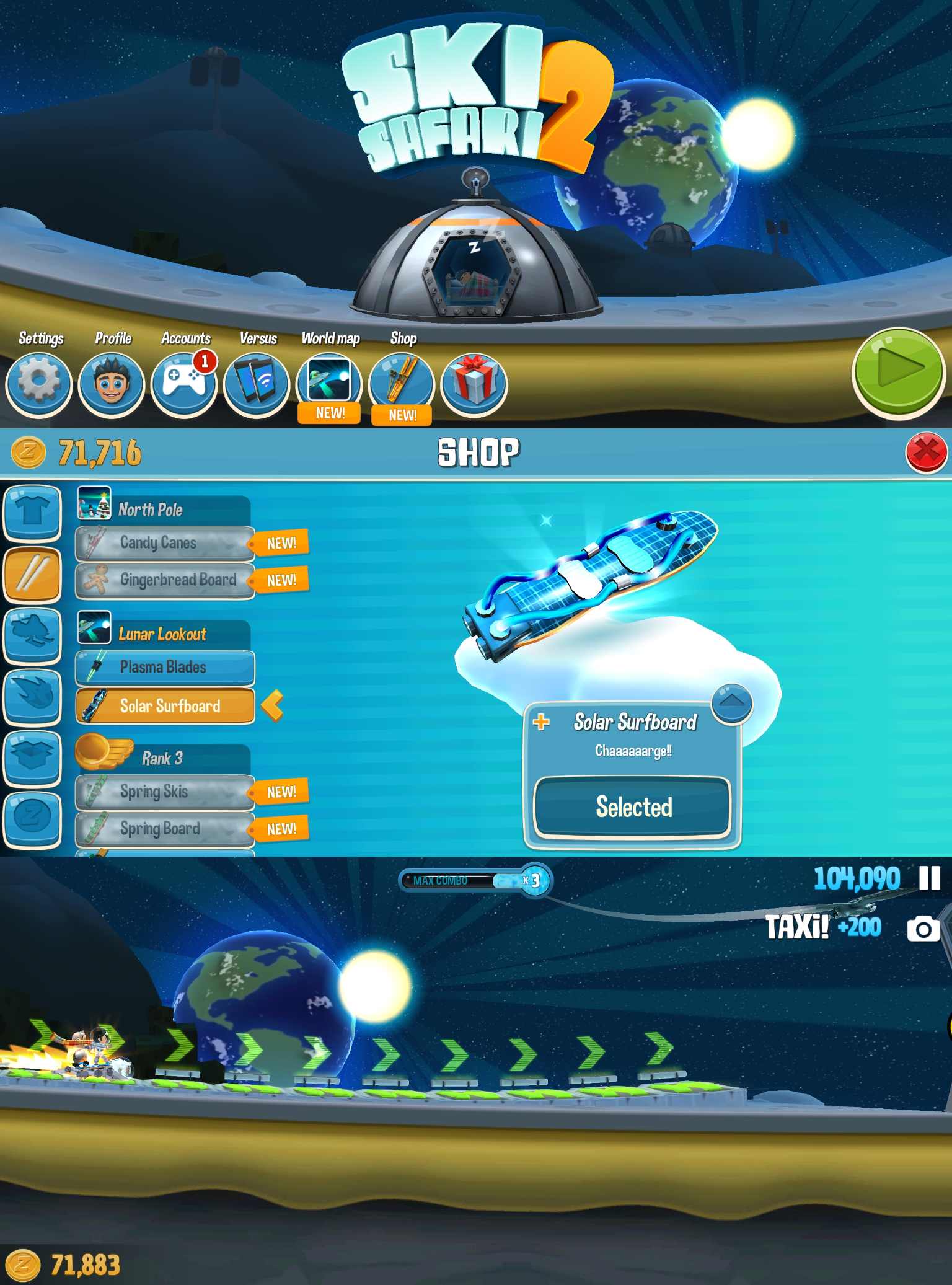Open the Profile character icon
The width and height of the screenshot is (952, 1285).
point(112,384)
